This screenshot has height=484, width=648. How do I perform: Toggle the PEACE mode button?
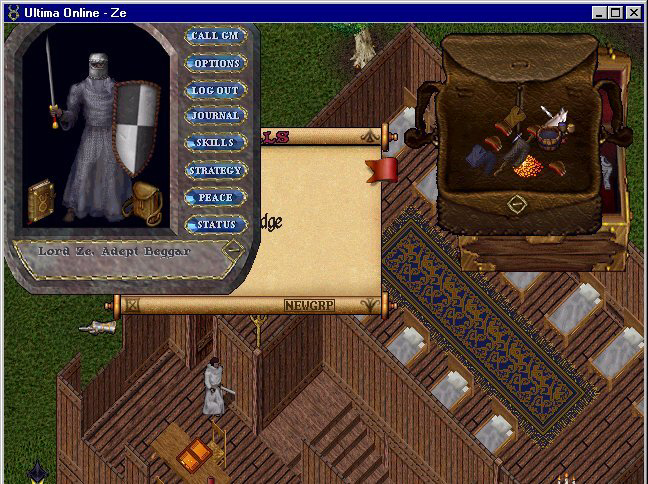214,198
